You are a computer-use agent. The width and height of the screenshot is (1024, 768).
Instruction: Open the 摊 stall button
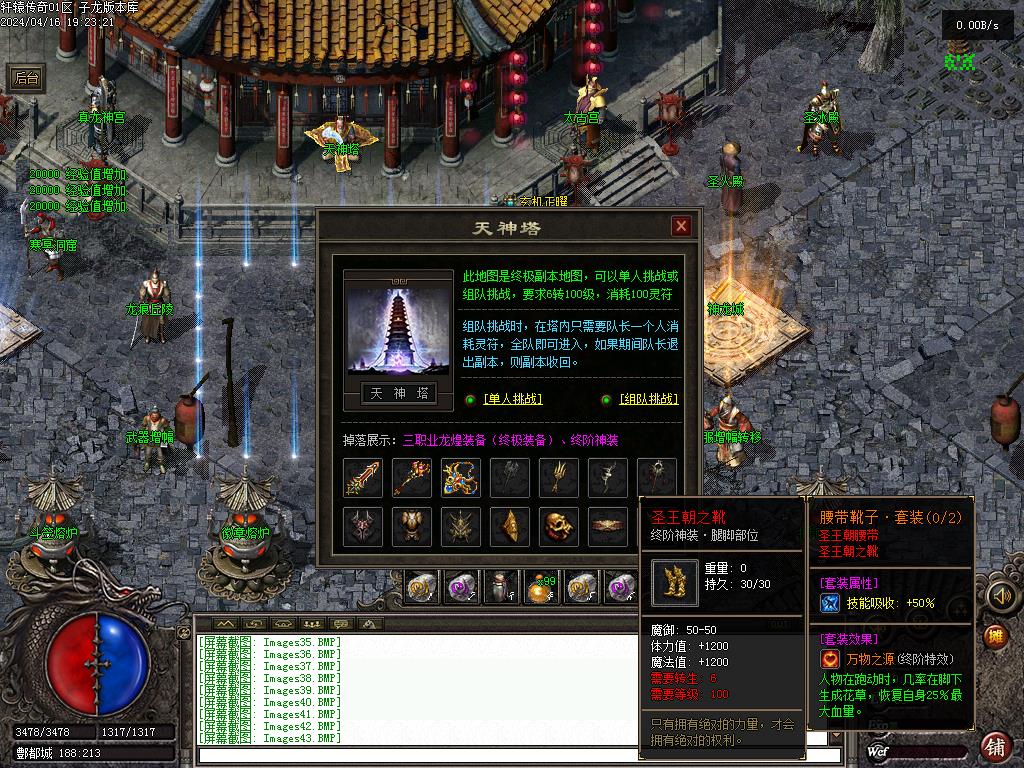point(994,636)
